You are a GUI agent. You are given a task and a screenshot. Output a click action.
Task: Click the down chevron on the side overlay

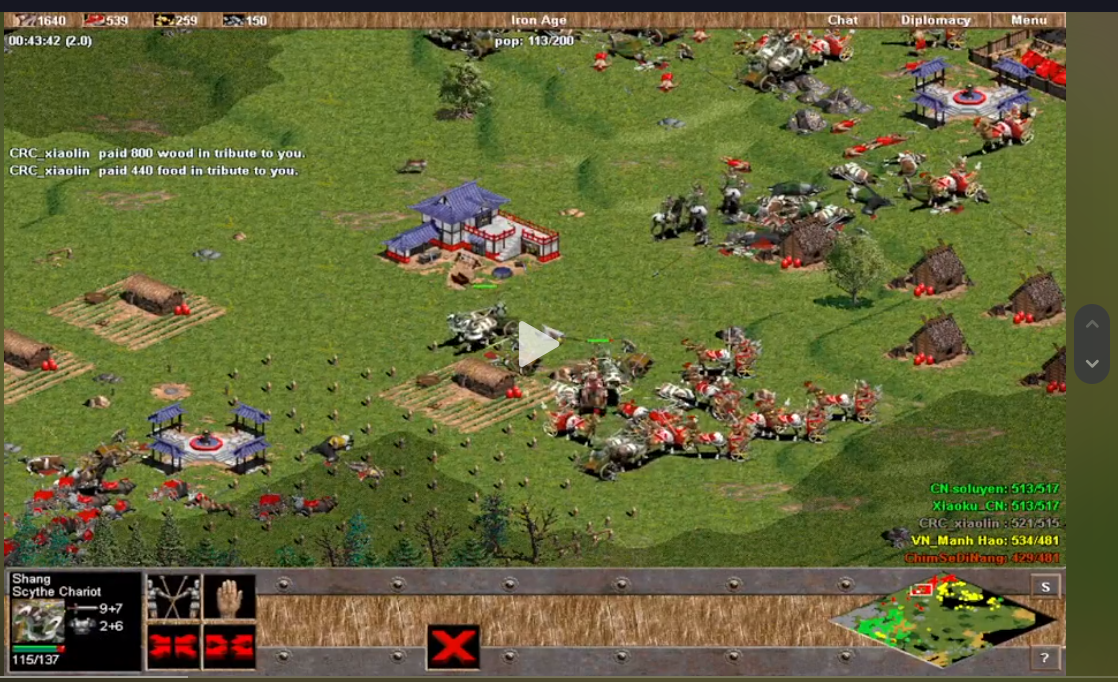1092,364
